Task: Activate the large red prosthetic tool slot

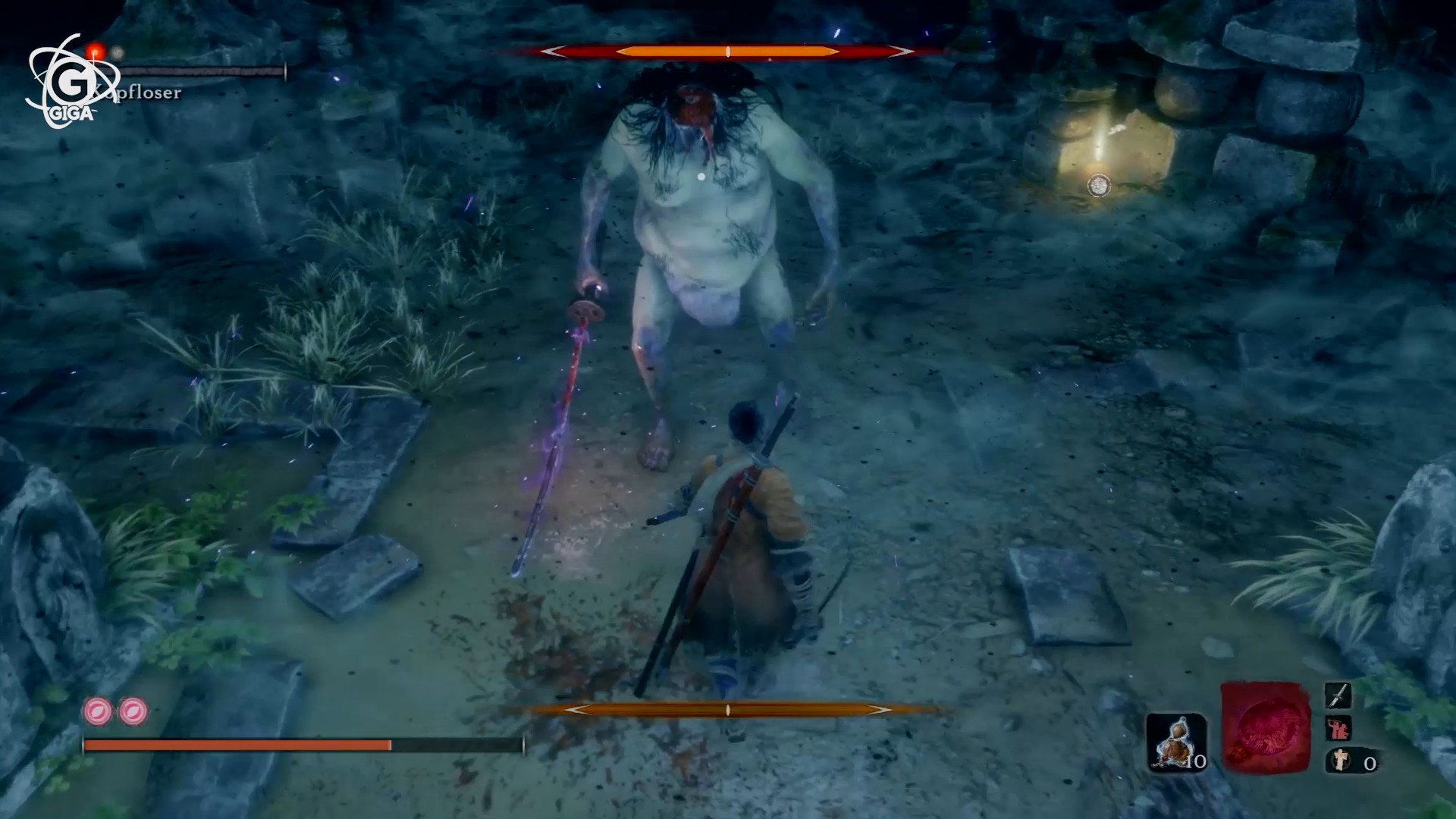Action: click(x=1264, y=726)
